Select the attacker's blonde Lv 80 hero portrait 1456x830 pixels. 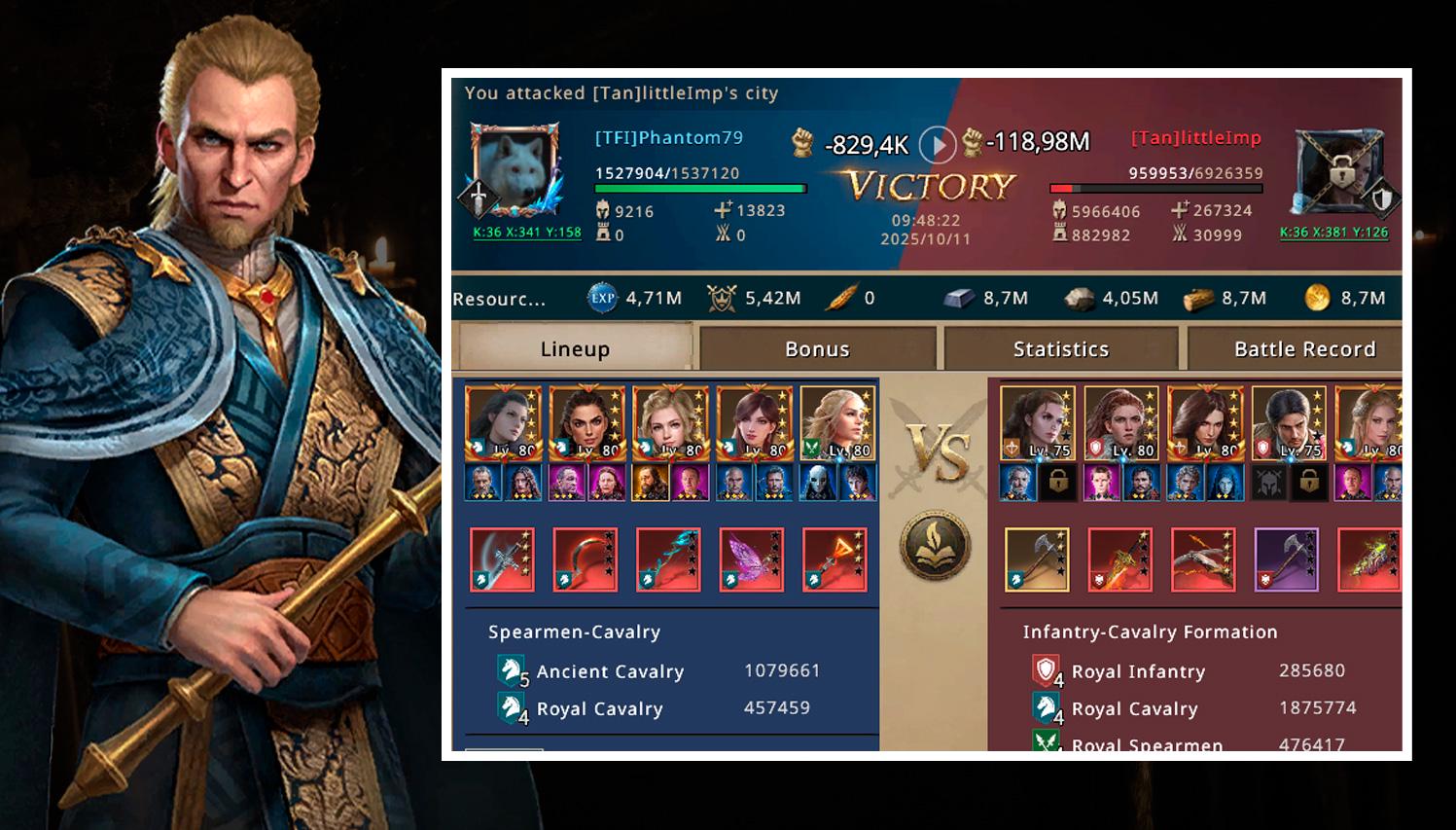pyautogui.click(x=668, y=422)
